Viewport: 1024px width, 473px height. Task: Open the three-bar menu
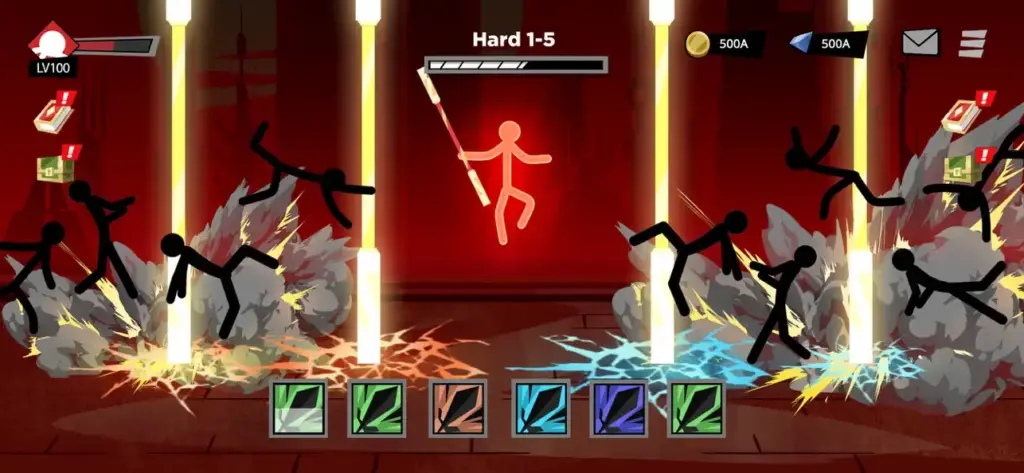click(x=972, y=44)
